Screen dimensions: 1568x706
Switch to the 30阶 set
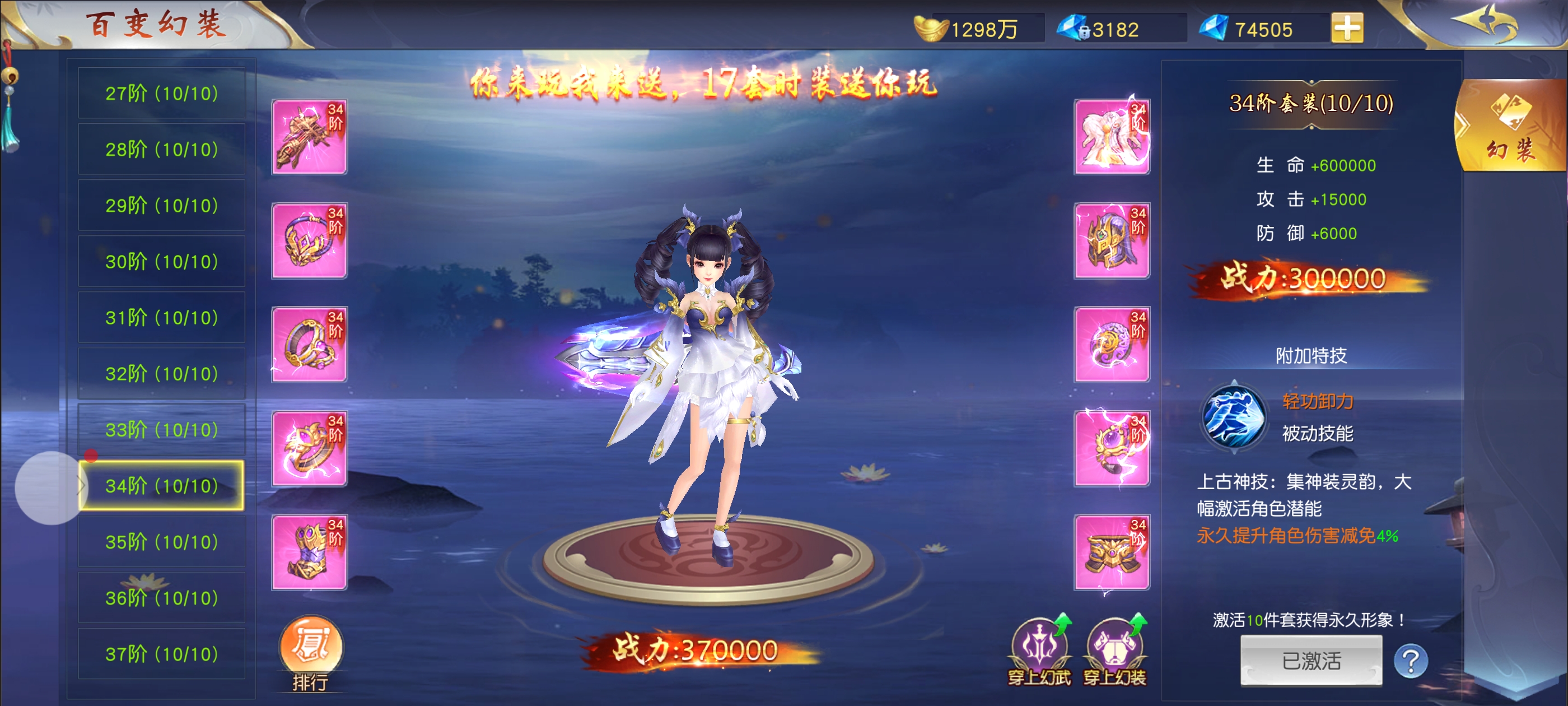[161, 261]
